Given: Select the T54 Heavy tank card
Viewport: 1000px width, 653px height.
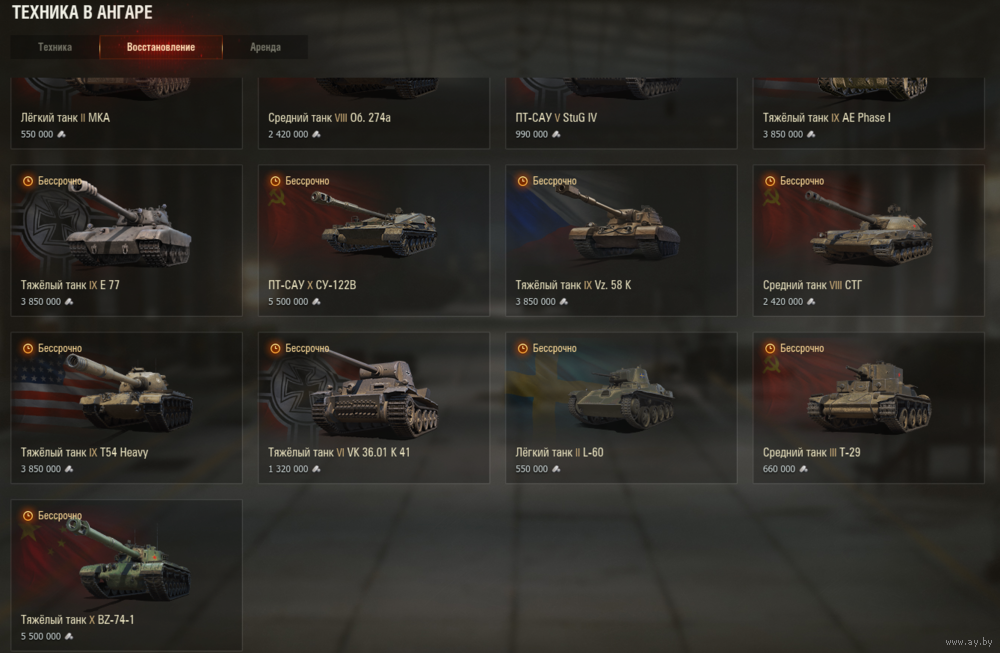Looking at the screenshot, I should coord(126,407).
